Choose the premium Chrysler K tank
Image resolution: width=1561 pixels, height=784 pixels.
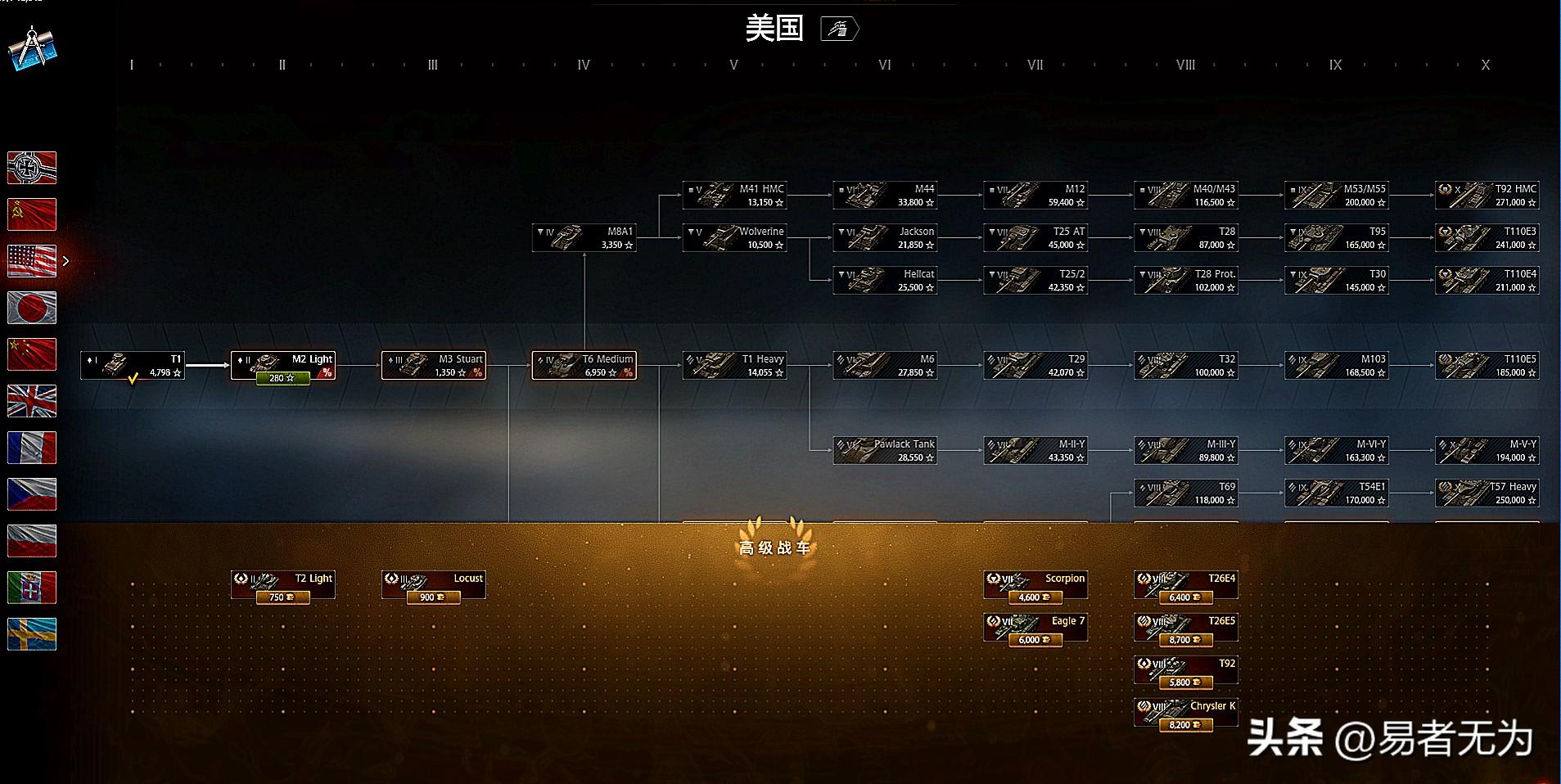point(1186,712)
